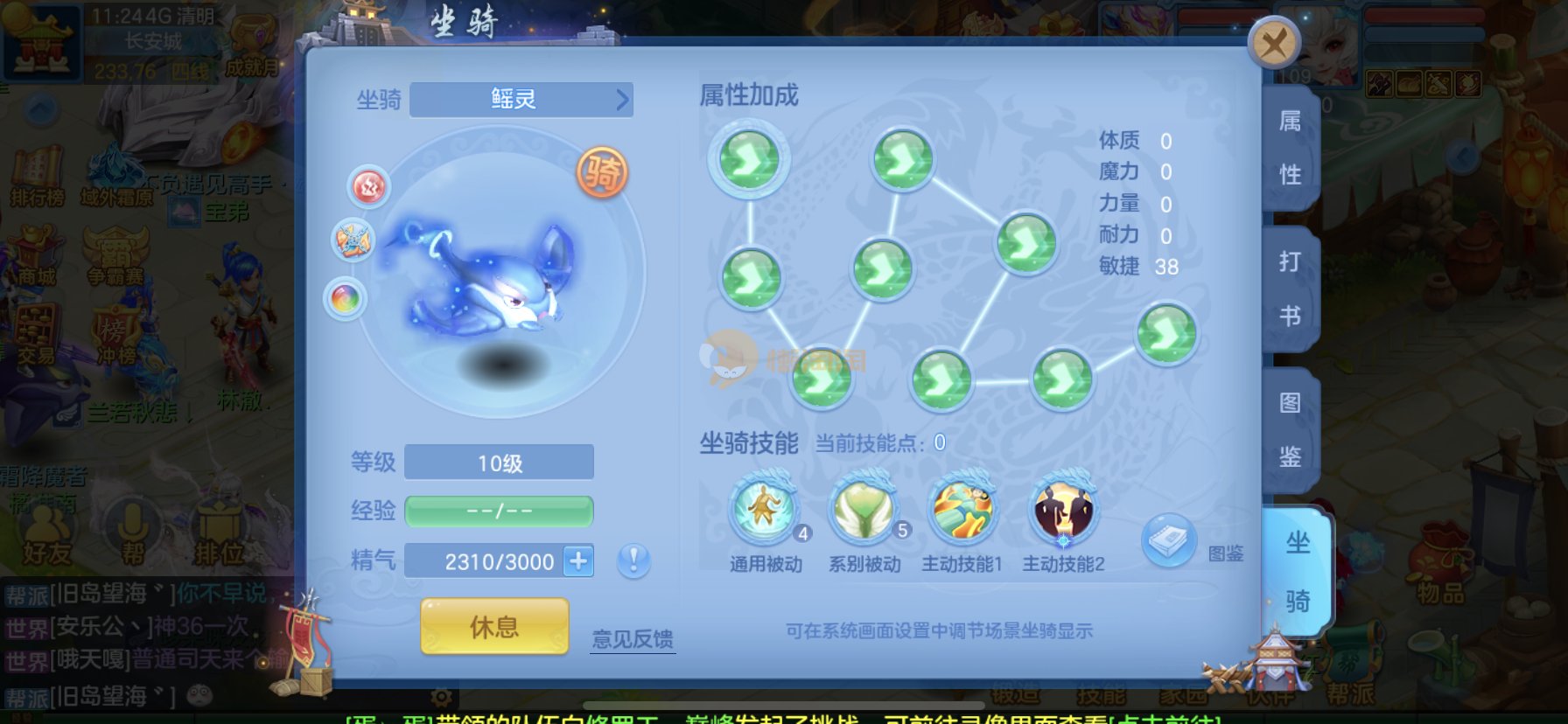Viewport: 1568px width, 724px height.
Task: Switch to the 打书 skill book tab
Action: coord(1289,288)
